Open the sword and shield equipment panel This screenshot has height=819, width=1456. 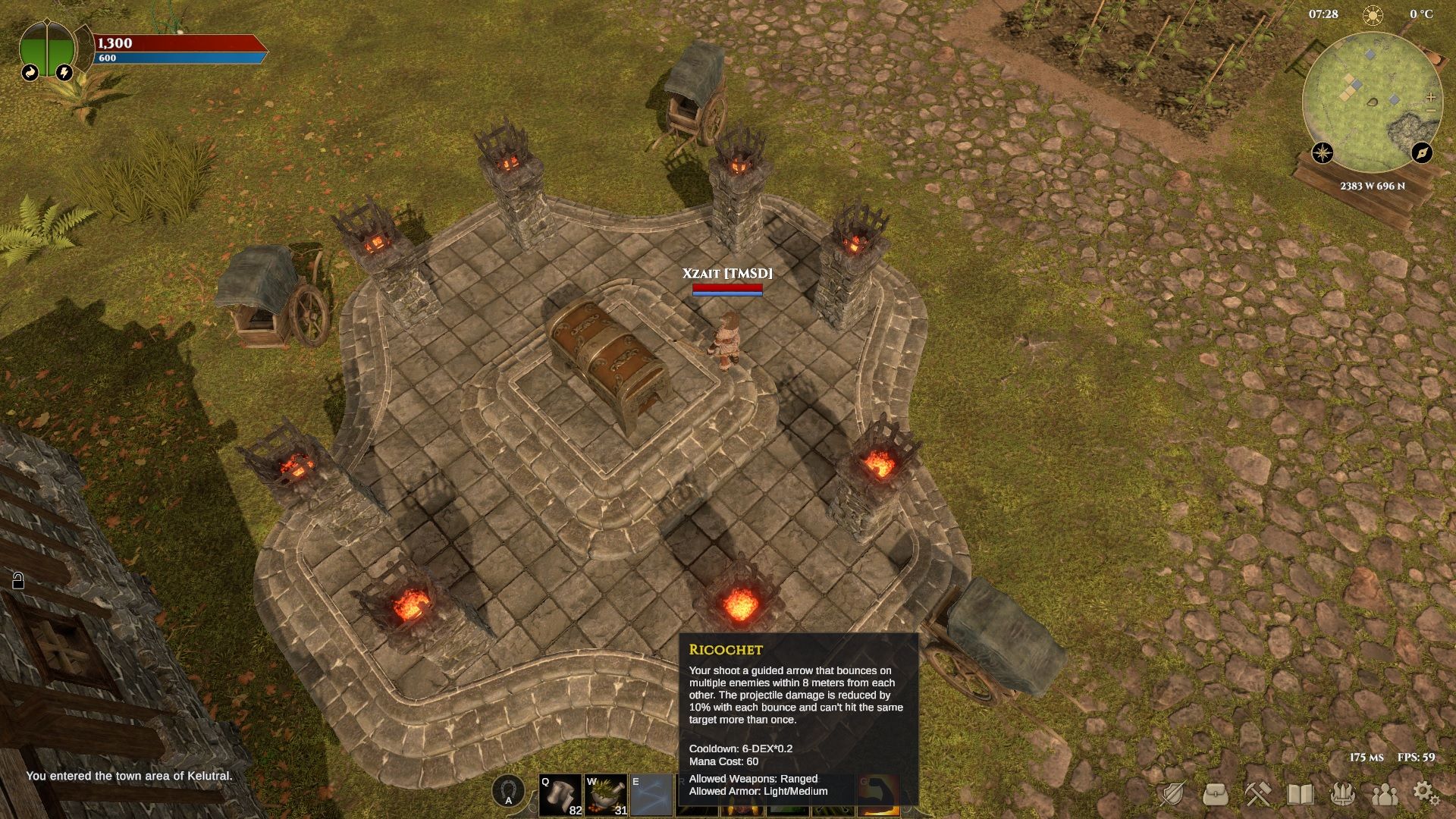coord(1172,794)
